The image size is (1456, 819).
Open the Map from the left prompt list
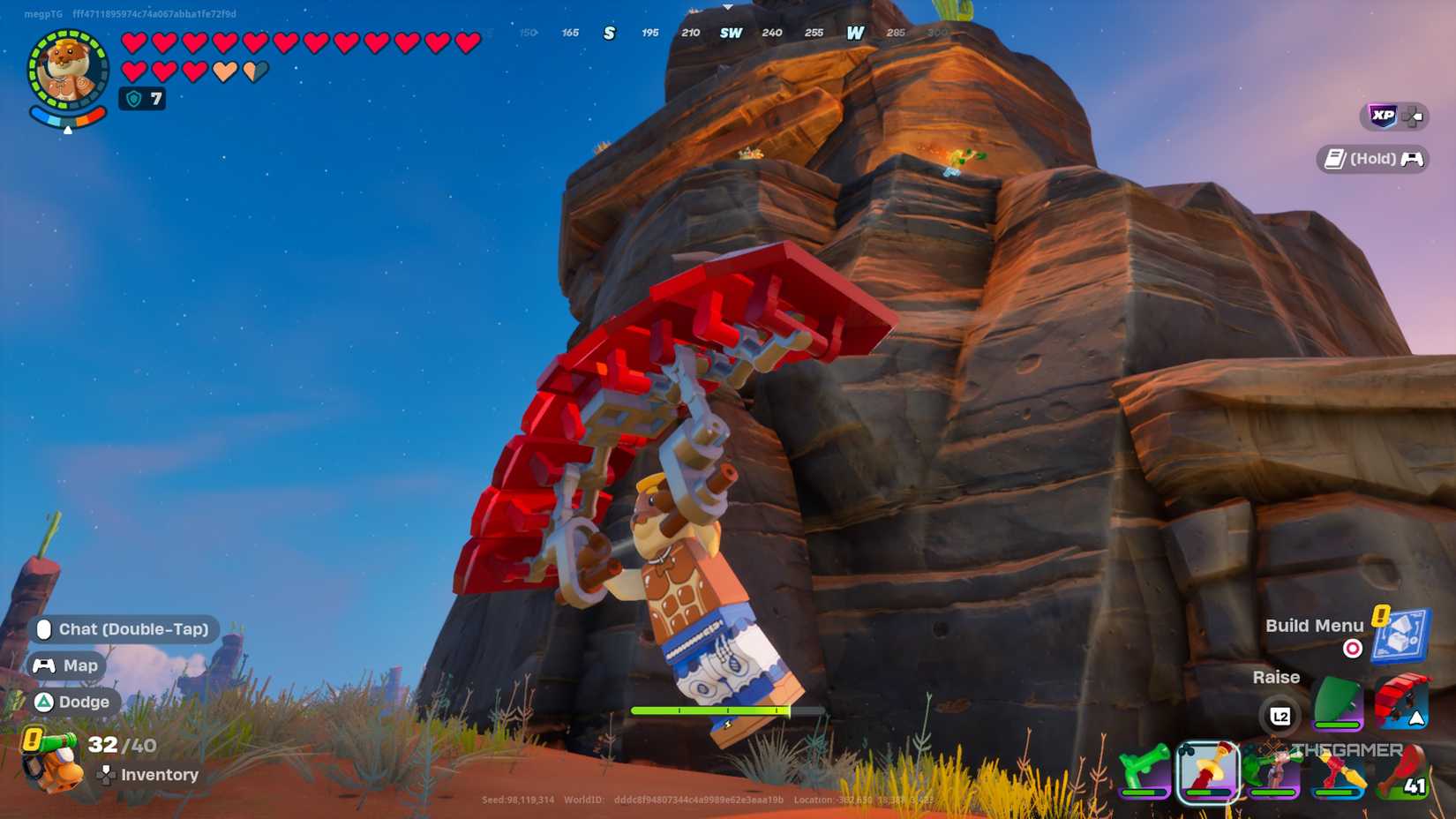pyautogui.click(x=68, y=665)
